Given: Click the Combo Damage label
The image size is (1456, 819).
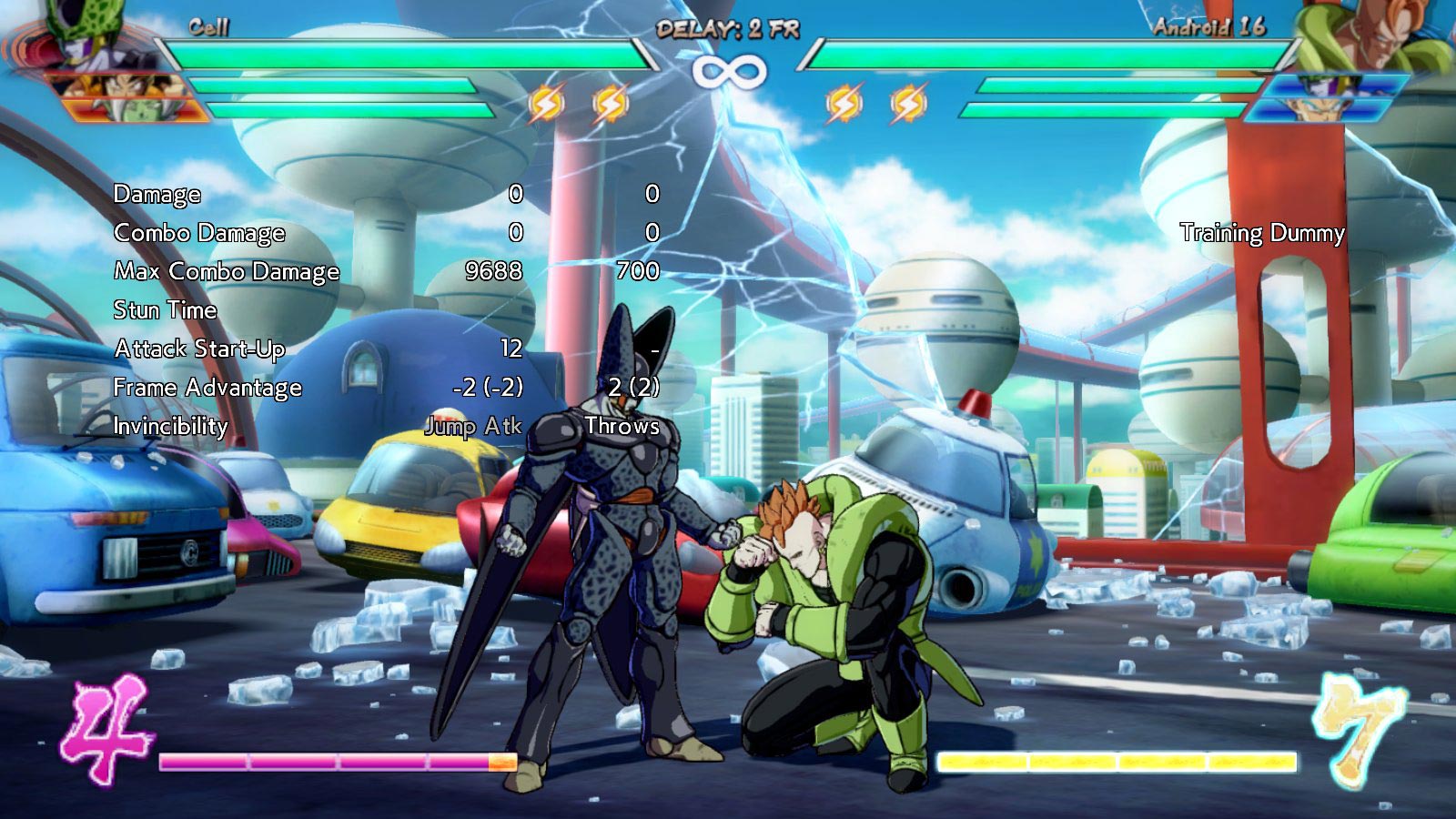Looking at the screenshot, I should (198, 233).
